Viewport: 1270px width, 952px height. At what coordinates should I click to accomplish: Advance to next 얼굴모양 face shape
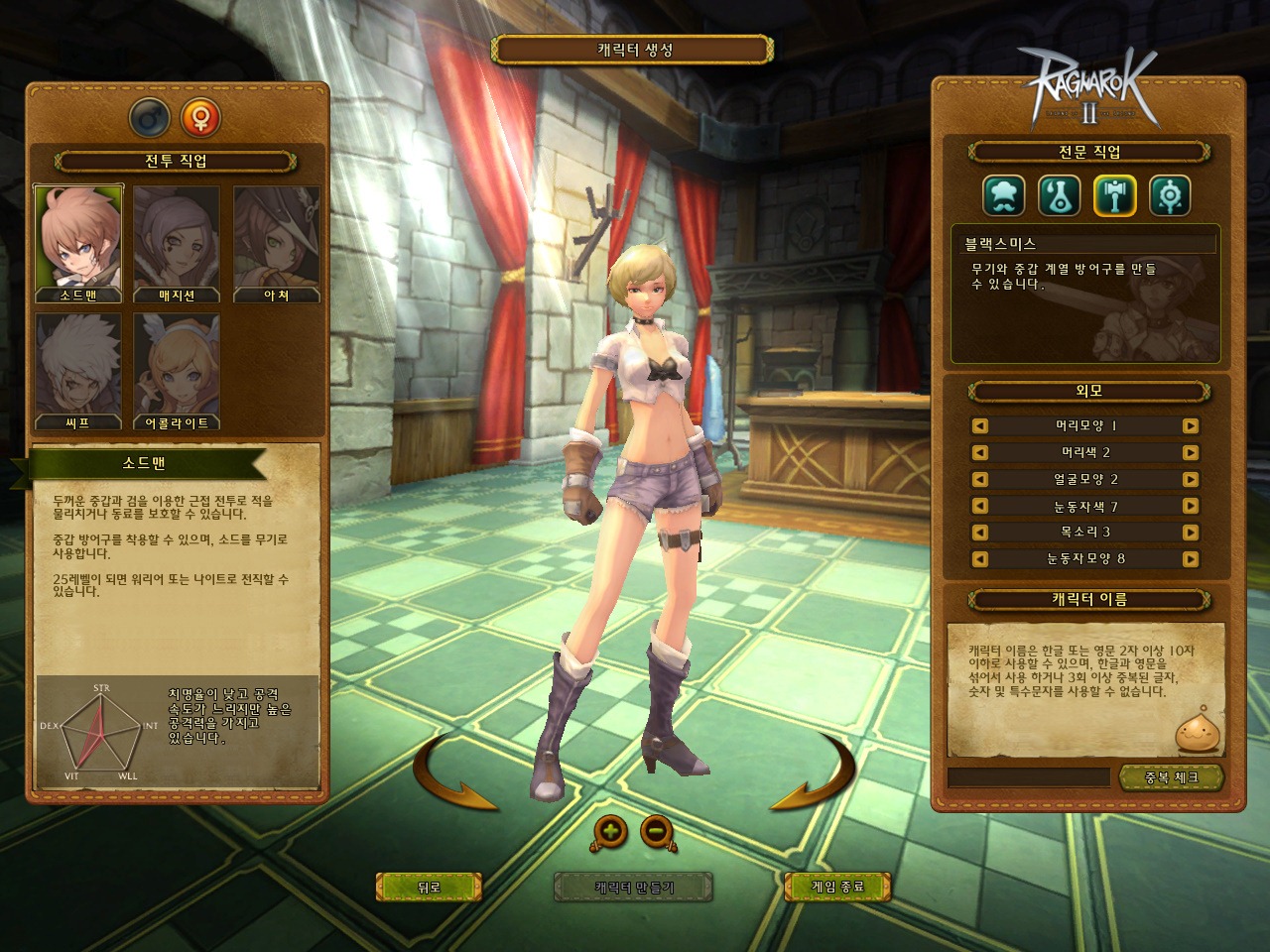(x=1191, y=479)
